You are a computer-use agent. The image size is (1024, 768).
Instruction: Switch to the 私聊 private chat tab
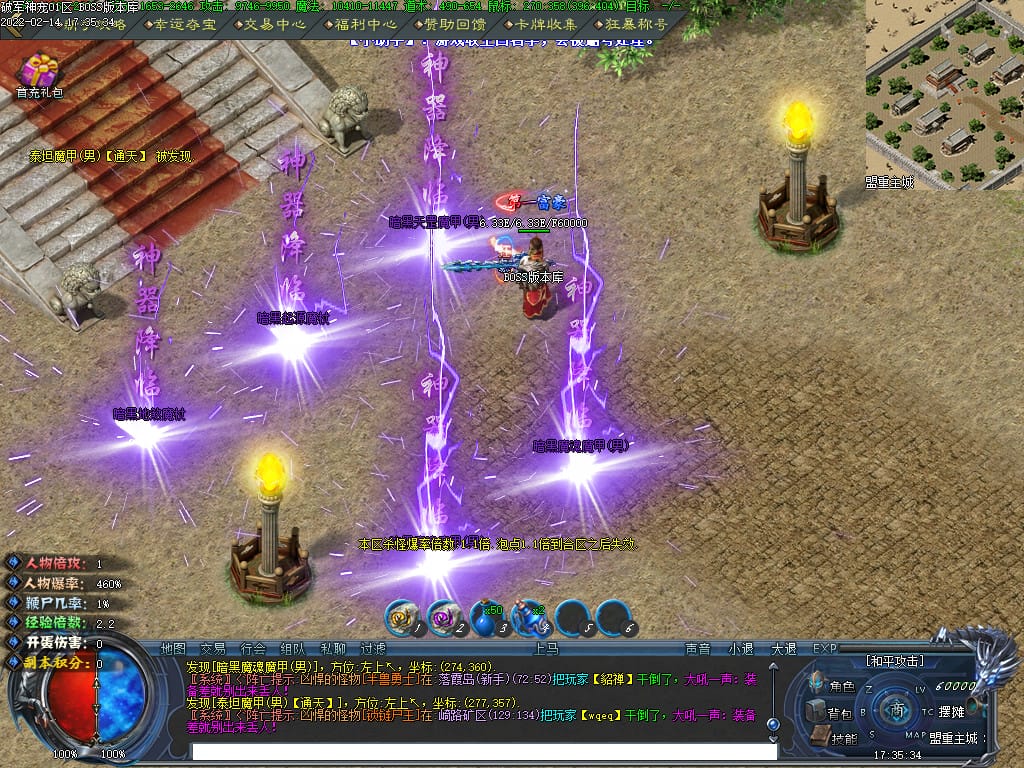click(333, 649)
